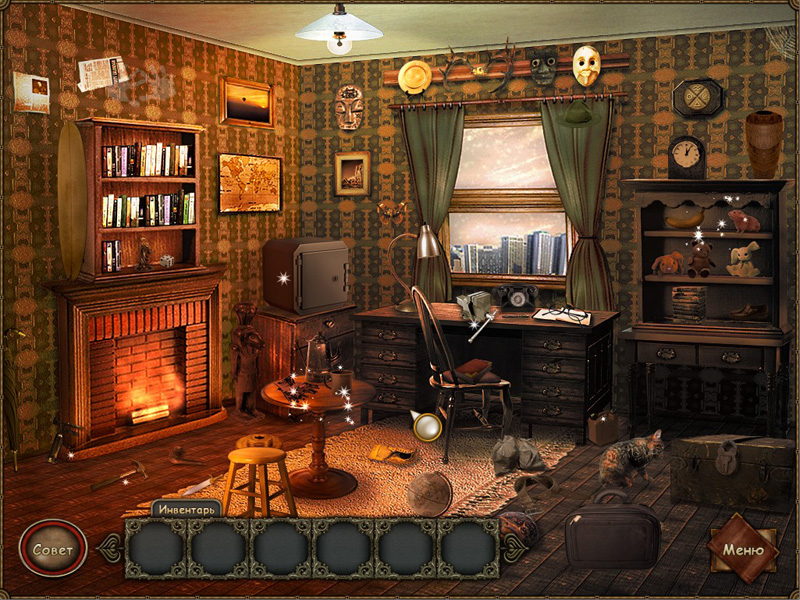Click the Совет hint button

click(52, 550)
